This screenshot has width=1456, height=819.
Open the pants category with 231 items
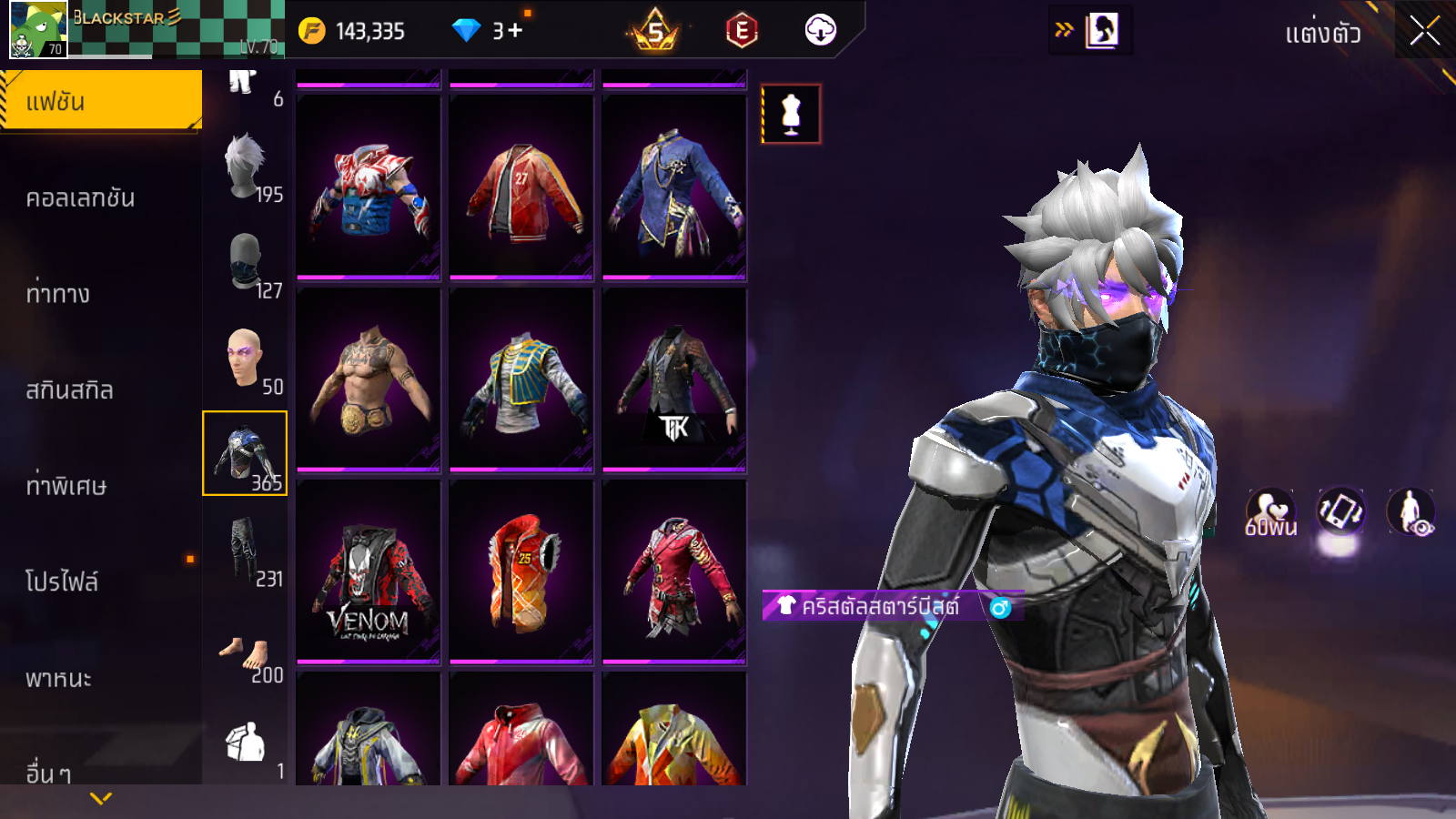click(x=245, y=551)
